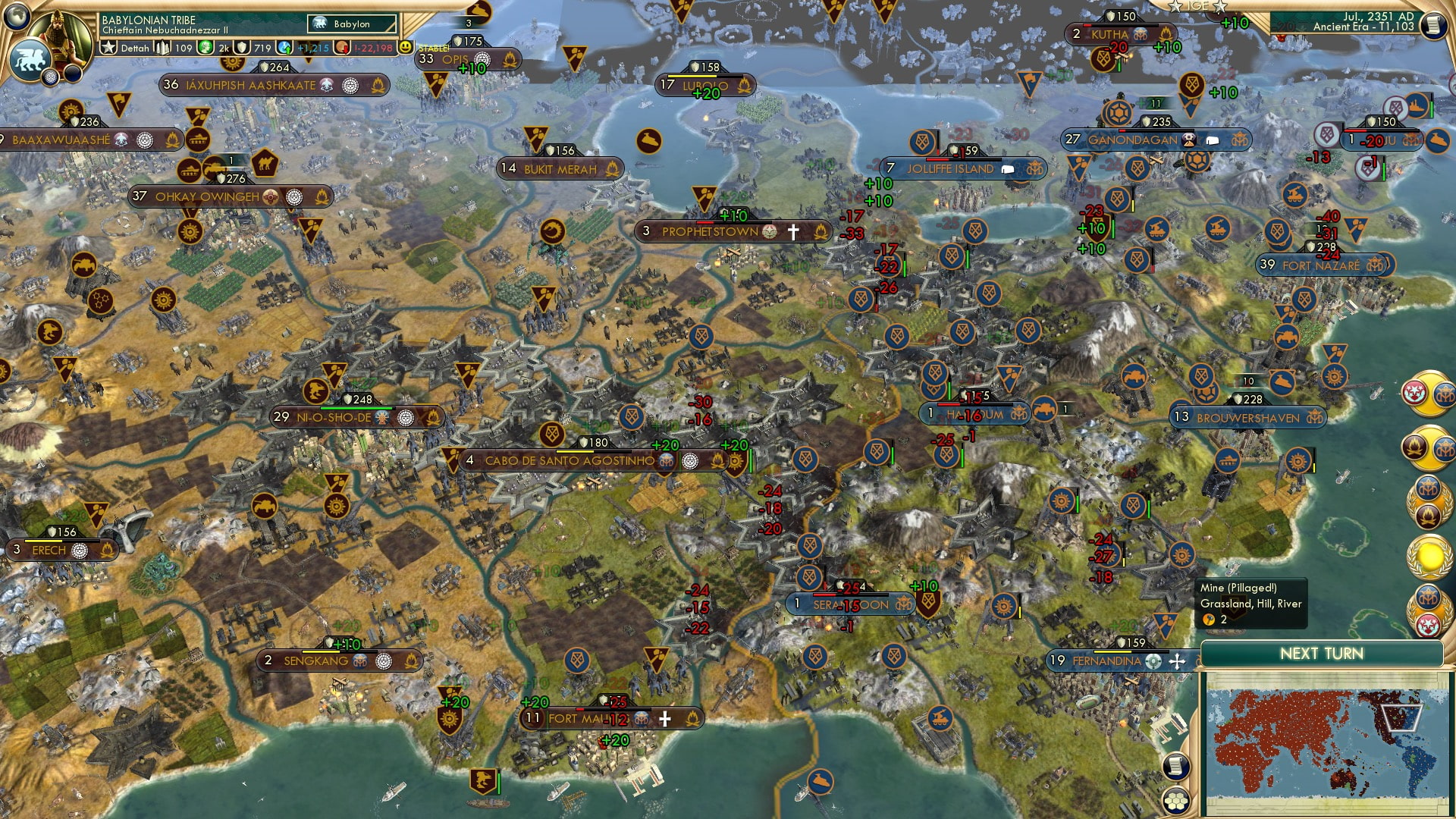Viewport: 1456px width, 819px height.
Task: Click the globe icon above the leader portrait
Action: pyautogui.click(x=17, y=15)
